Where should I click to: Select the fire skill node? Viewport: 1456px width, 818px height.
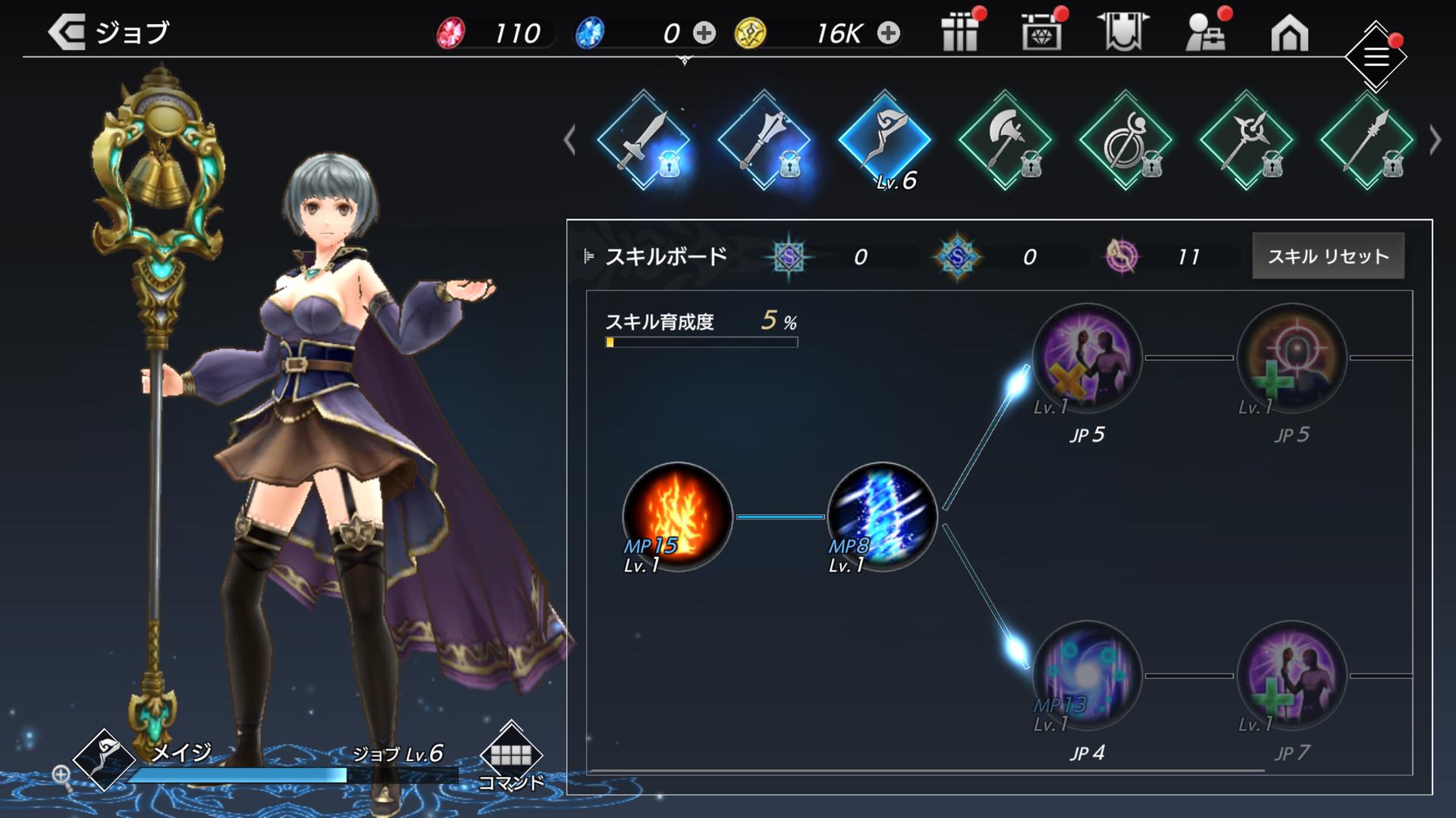coord(677,516)
